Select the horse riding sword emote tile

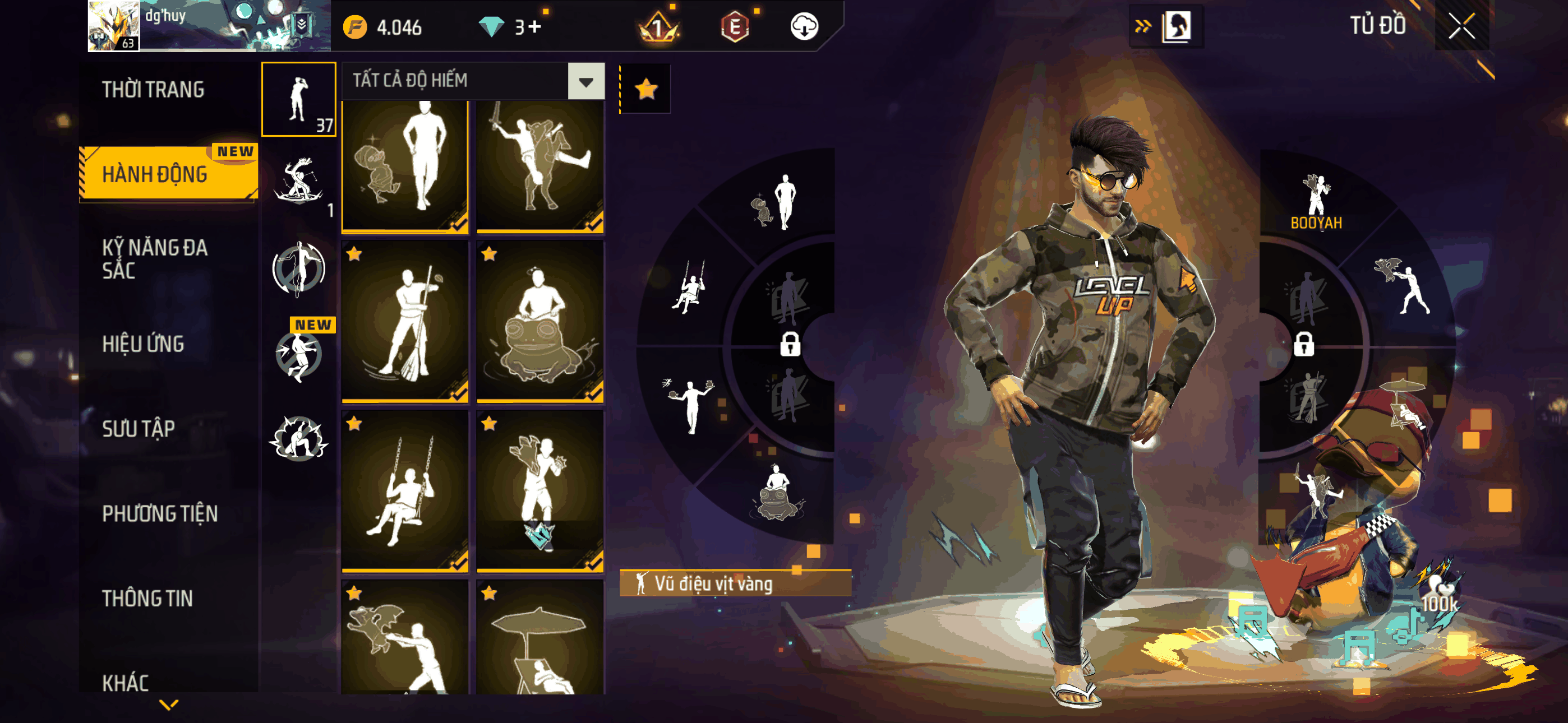540,165
